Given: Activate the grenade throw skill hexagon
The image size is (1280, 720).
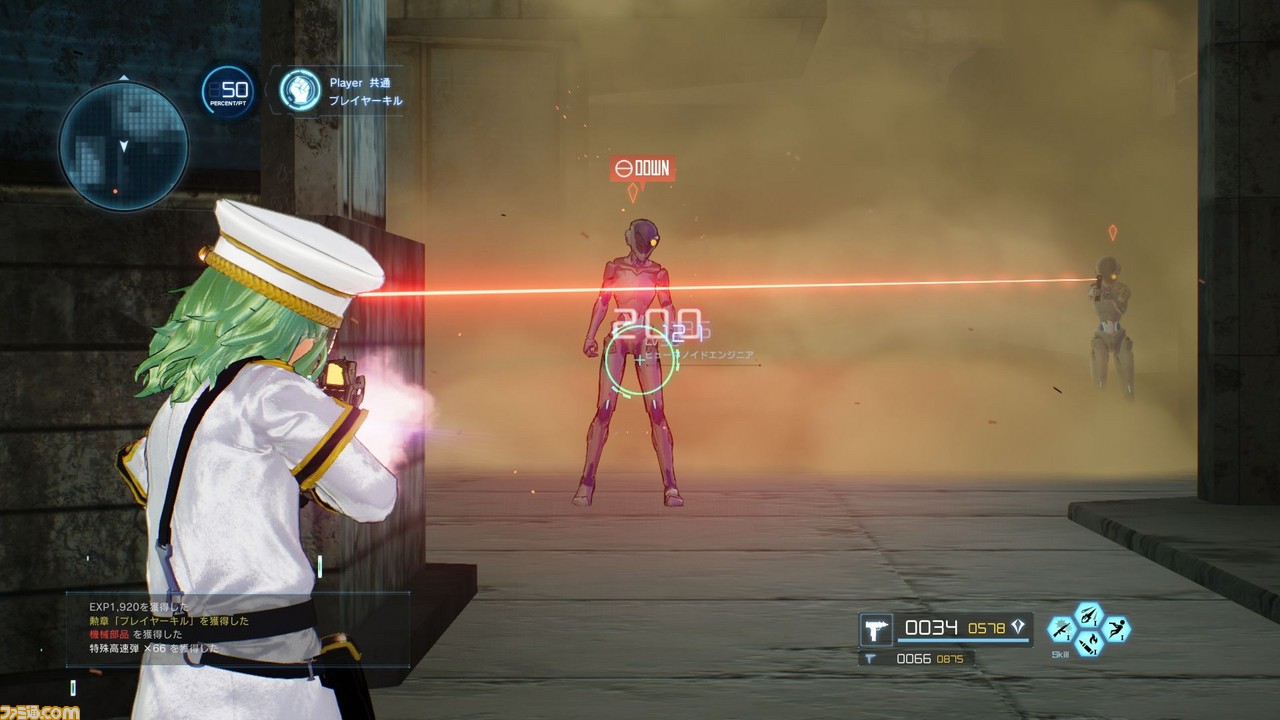Looking at the screenshot, I should click(x=1088, y=615).
